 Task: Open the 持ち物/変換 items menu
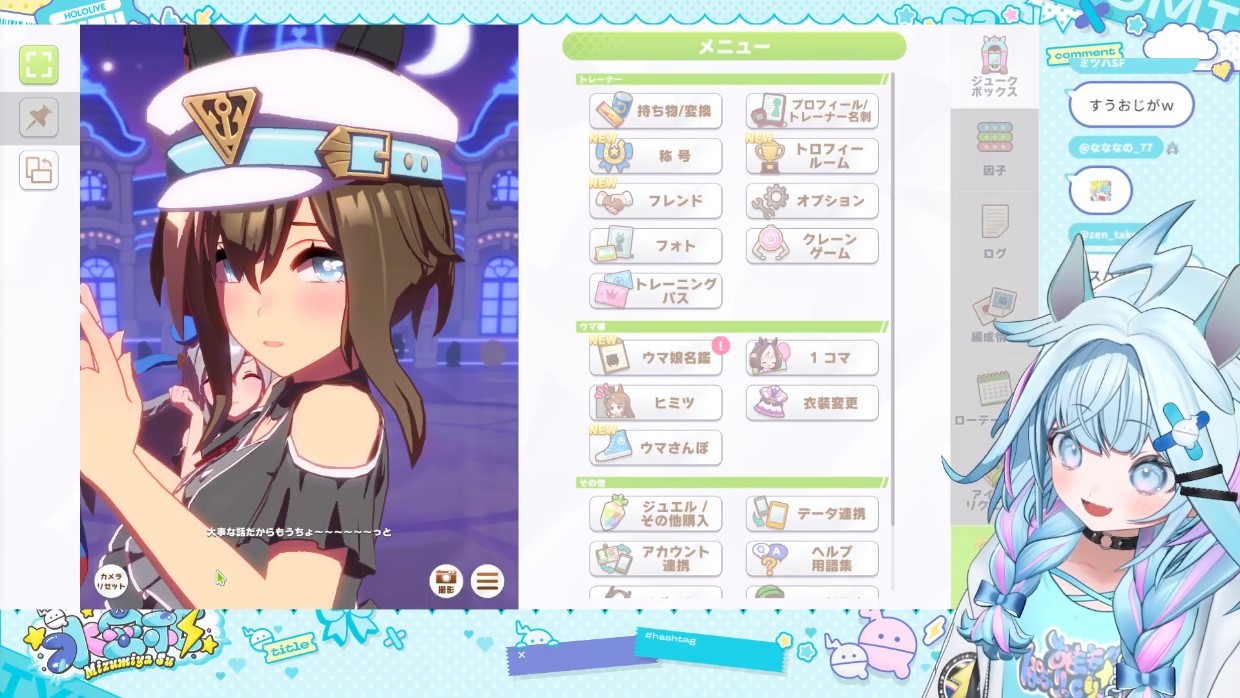pos(656,111)
